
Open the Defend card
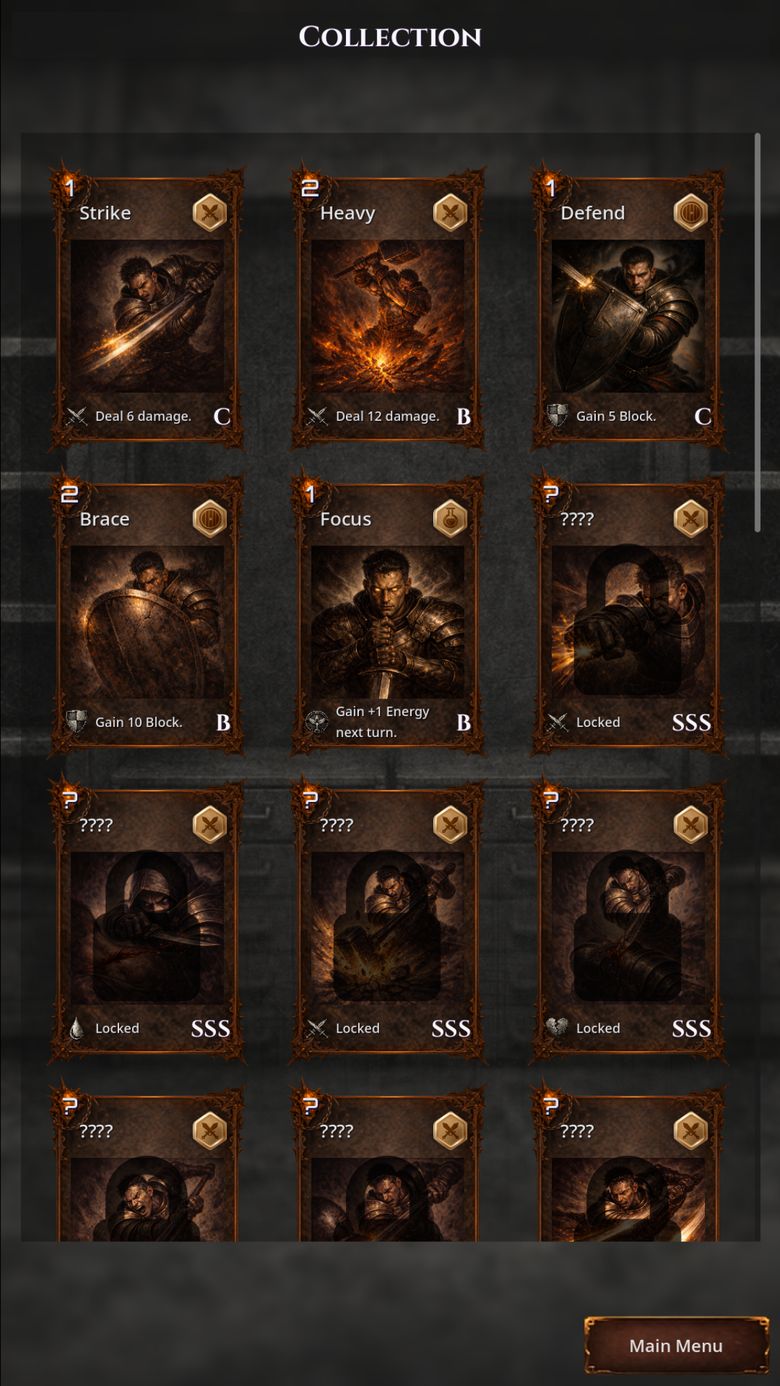coord(628,309)
